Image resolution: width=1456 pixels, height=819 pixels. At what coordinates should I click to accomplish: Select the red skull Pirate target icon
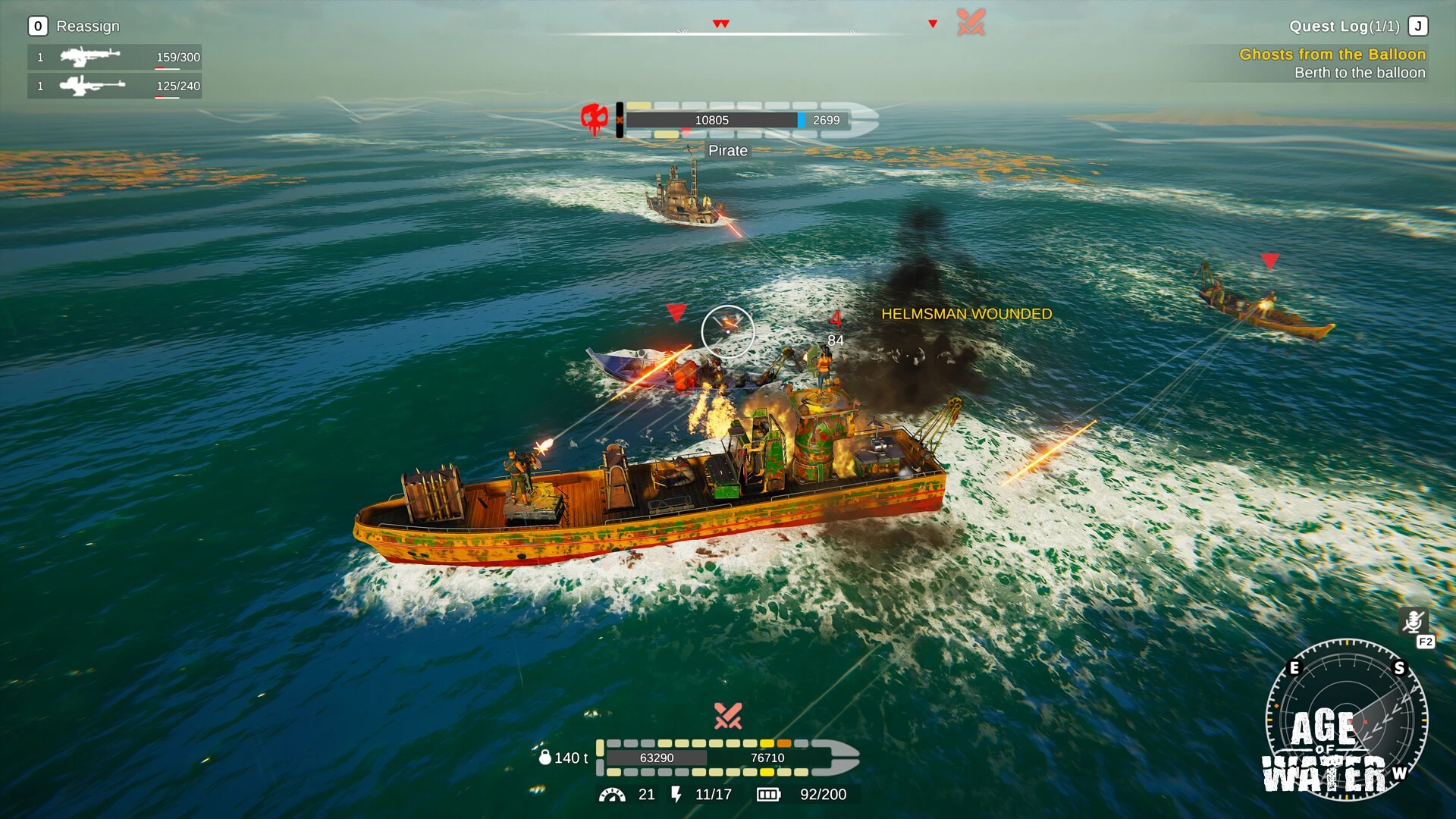point(595,119)
